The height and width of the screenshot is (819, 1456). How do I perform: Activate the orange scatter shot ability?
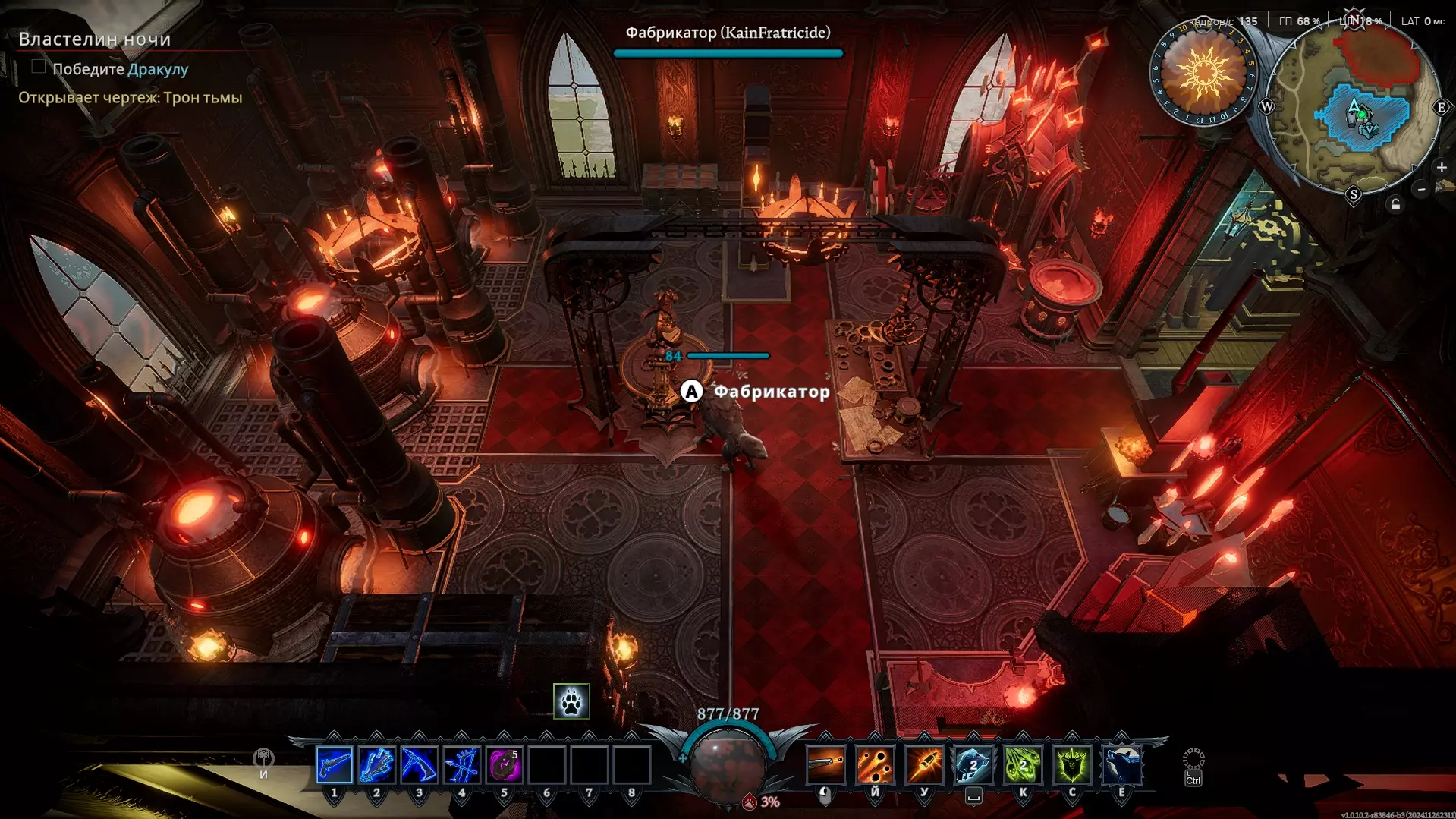875,764
